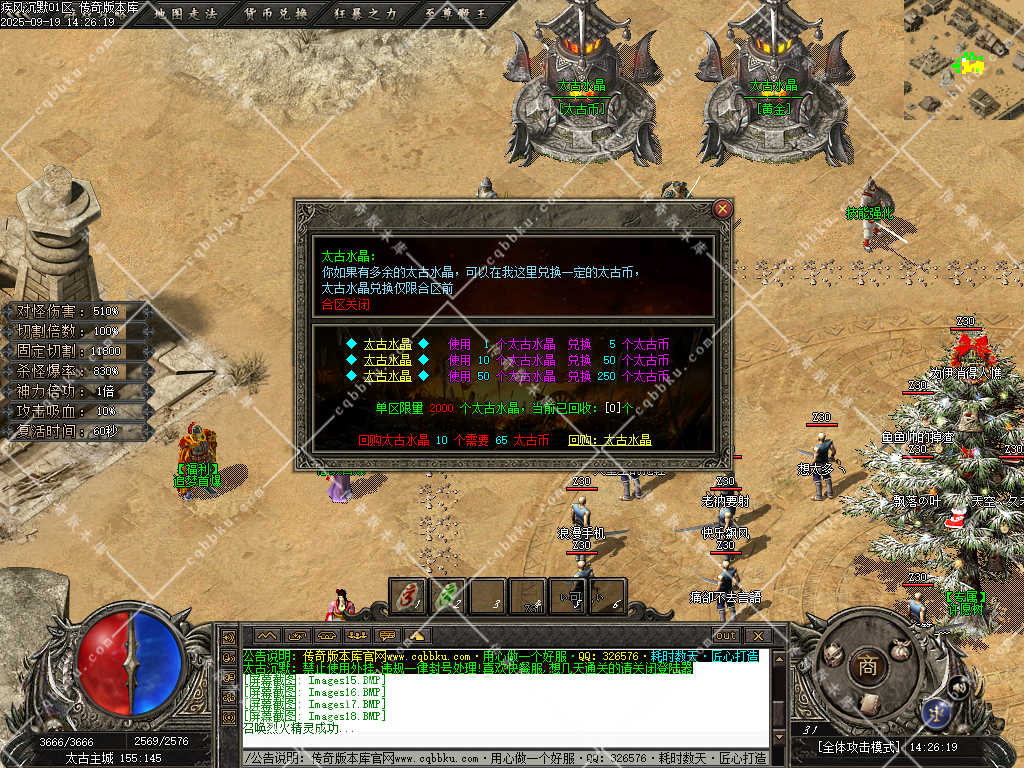Viewport: 1024px width, 768px height.
Task: Choose the 50 crystals for 250 太古币 exchange link
Action: [x=387, y=376]
